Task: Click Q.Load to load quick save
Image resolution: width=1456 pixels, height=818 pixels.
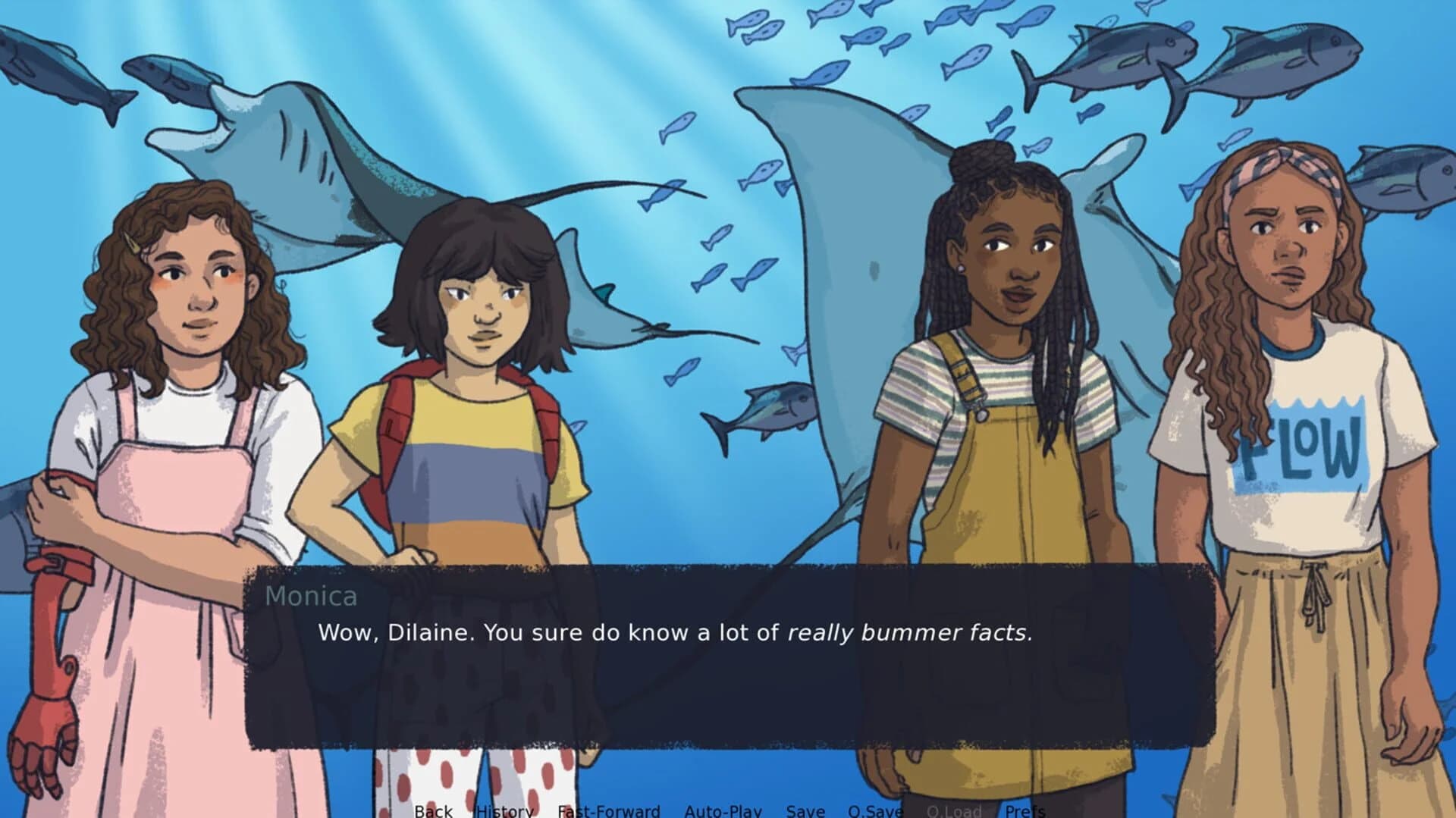Action: click(955, 811)
